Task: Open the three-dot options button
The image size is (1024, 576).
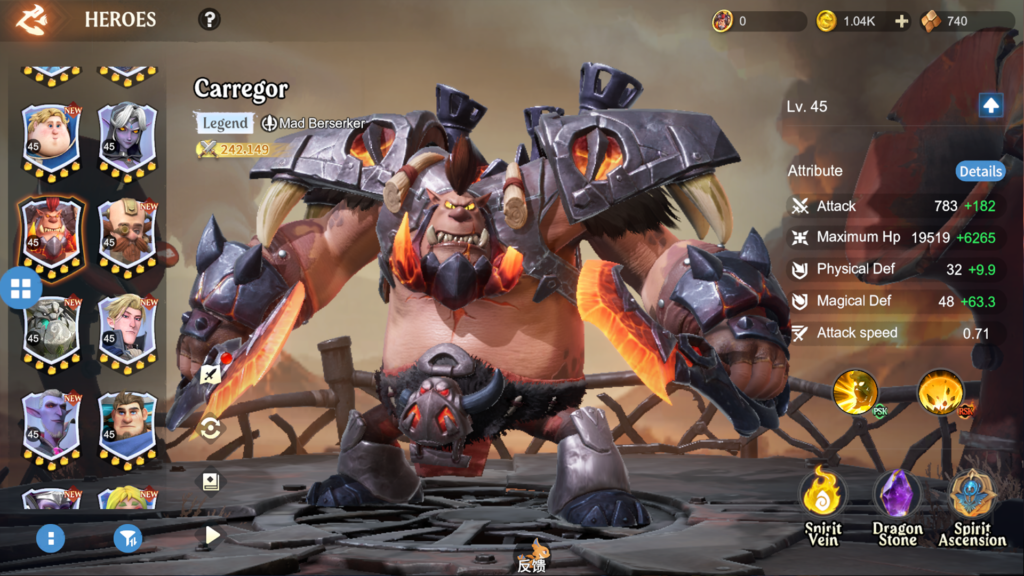Action: pos(50,539)
